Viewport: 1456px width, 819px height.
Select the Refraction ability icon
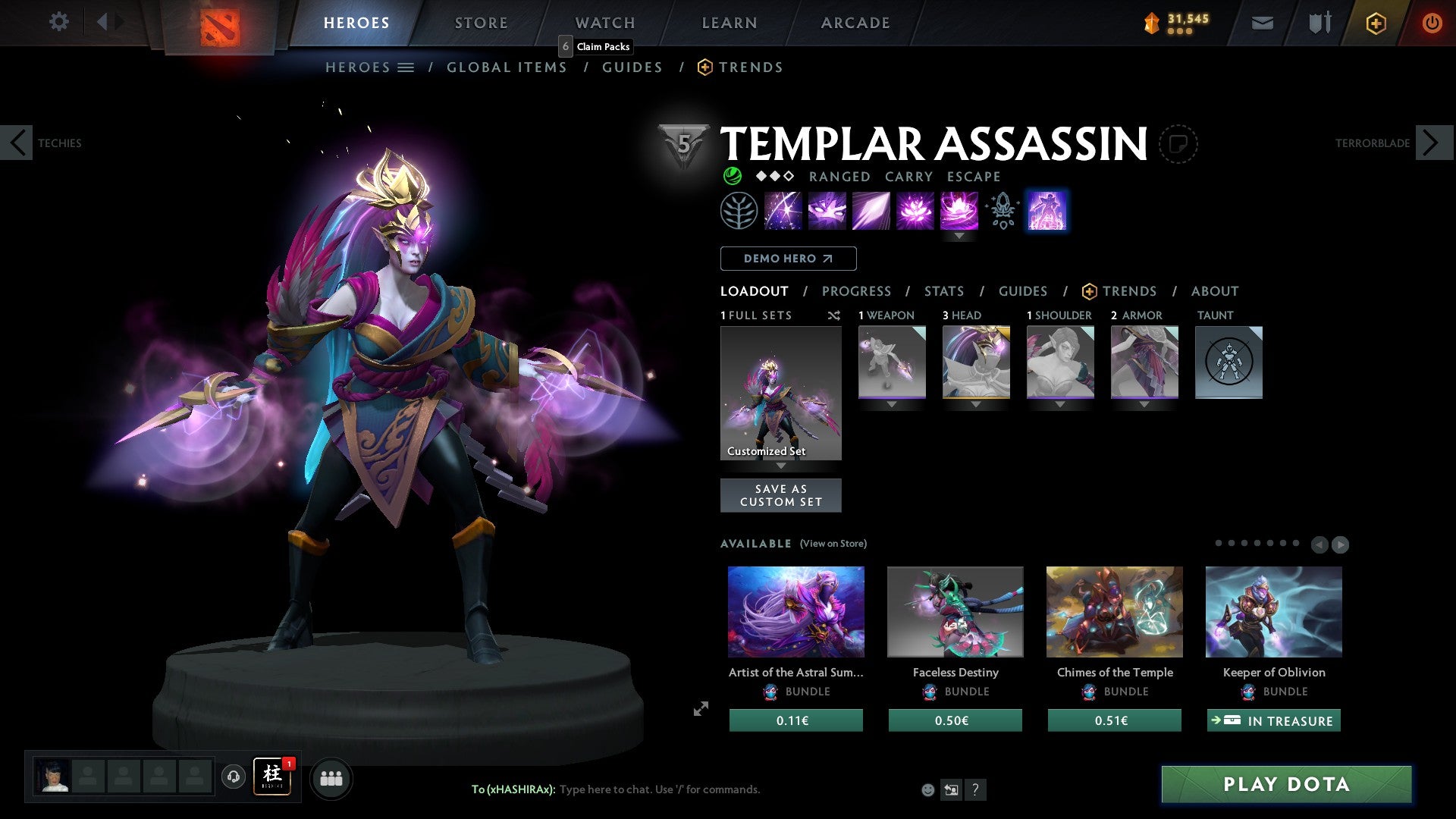[782, 210]
